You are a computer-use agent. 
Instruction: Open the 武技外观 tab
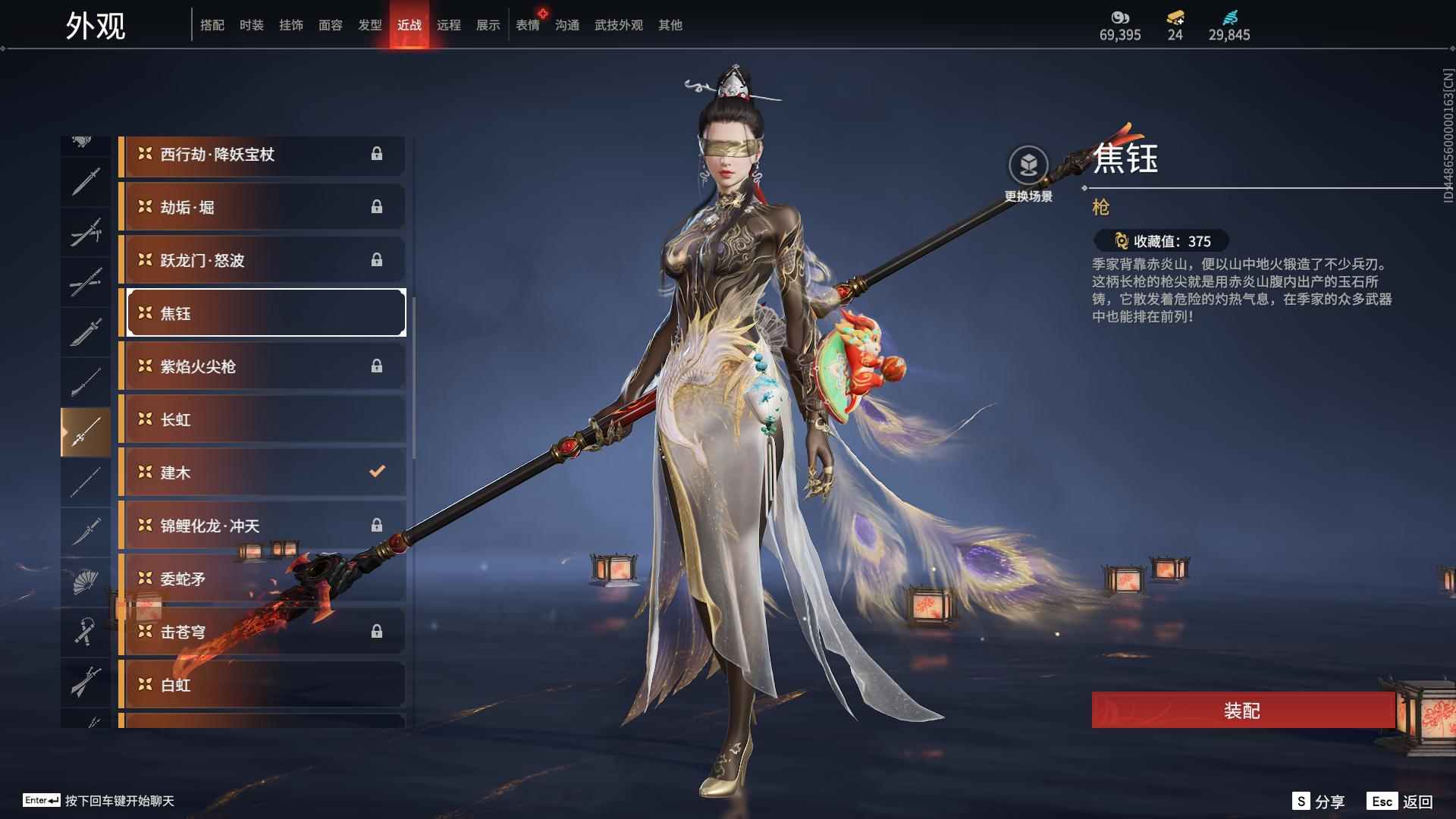617,24
